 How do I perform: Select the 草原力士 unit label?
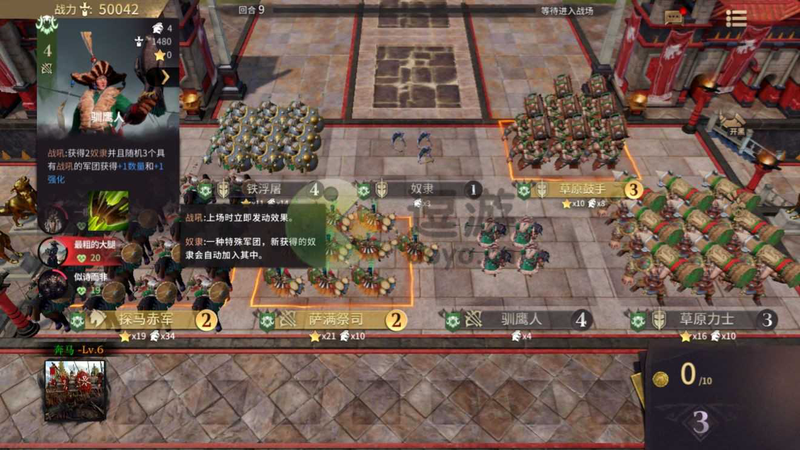[706, 320]
